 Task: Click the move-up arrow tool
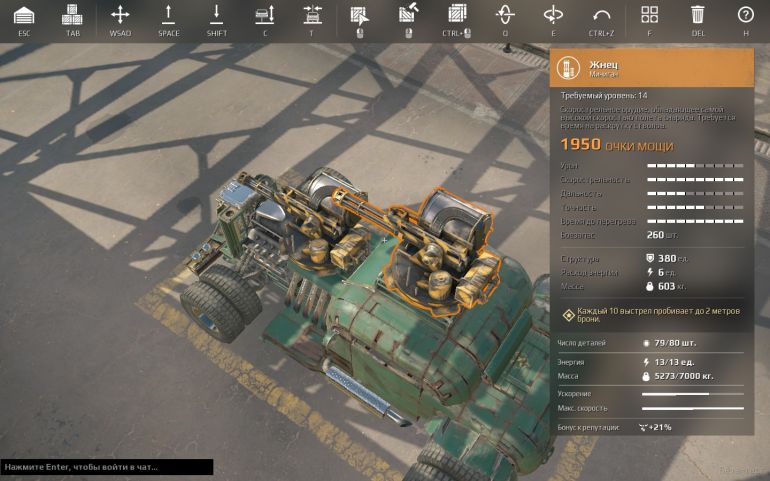(x=168, y=16)
